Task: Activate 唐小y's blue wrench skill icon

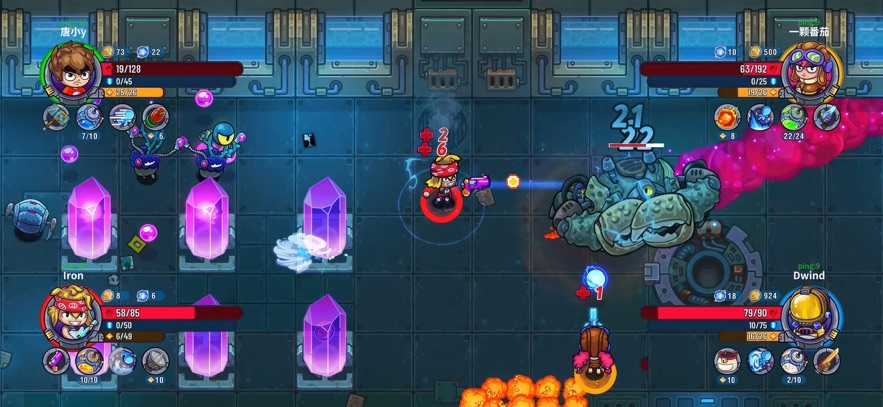Action: (89, 118)
